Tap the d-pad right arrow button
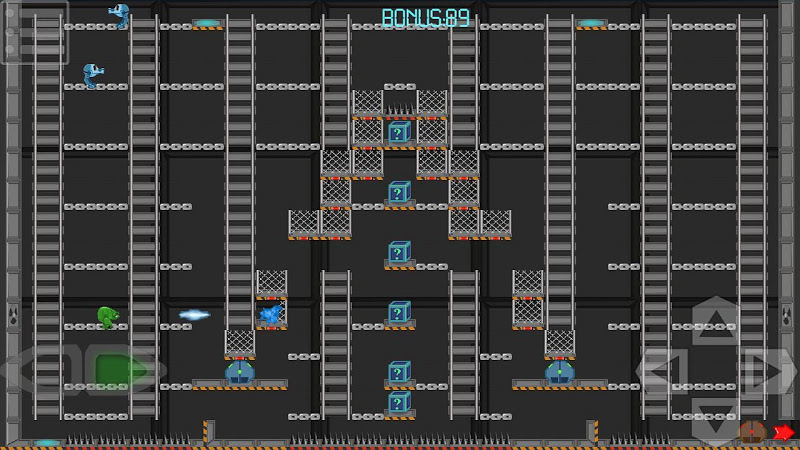The height and width of the screenshot is (450, 800). (767, 371)
